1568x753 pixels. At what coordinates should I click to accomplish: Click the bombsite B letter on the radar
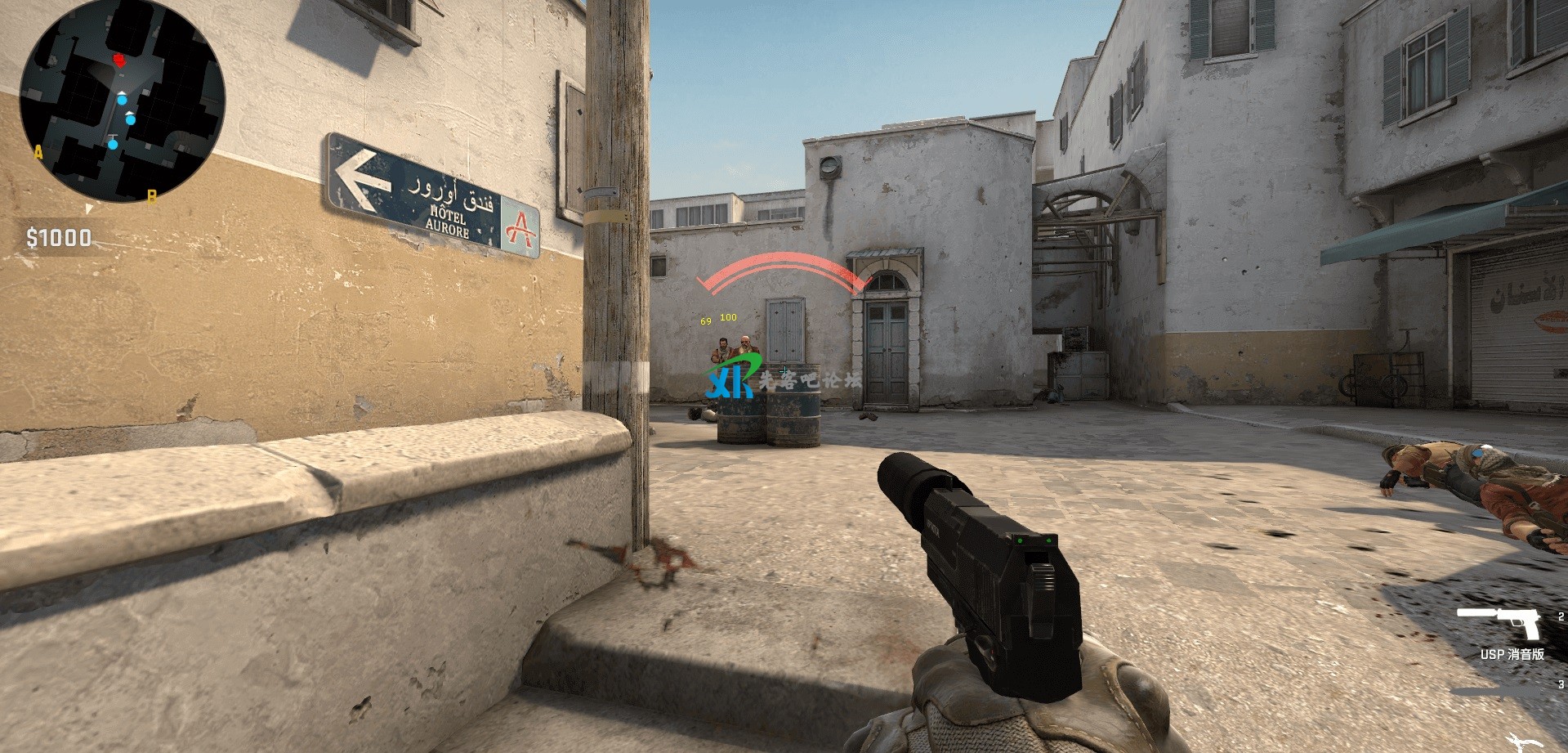[x=151, y=195]
